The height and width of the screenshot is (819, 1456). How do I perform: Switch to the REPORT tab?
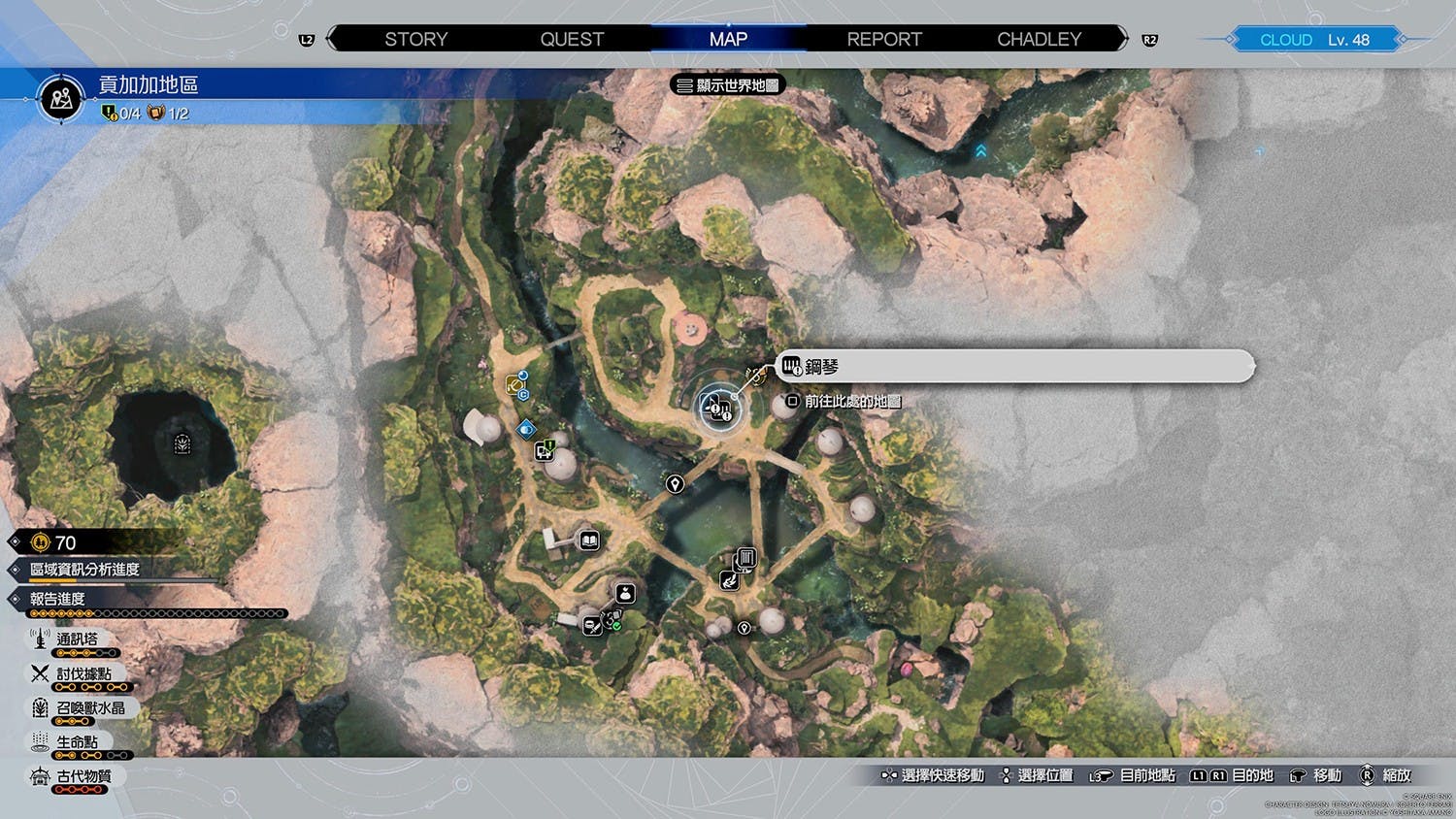click(x=883, y=39)
